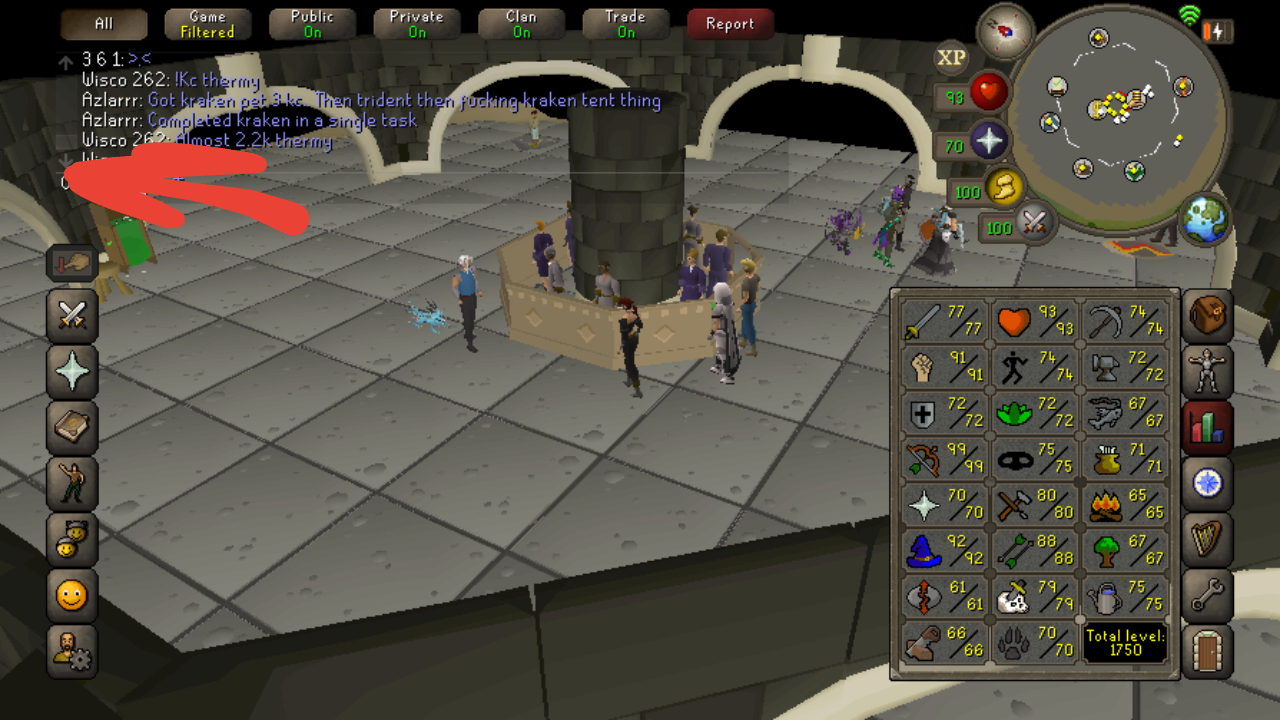Switch Game chat filter tab
This screenshot has width=1280, height=720.
207,22
